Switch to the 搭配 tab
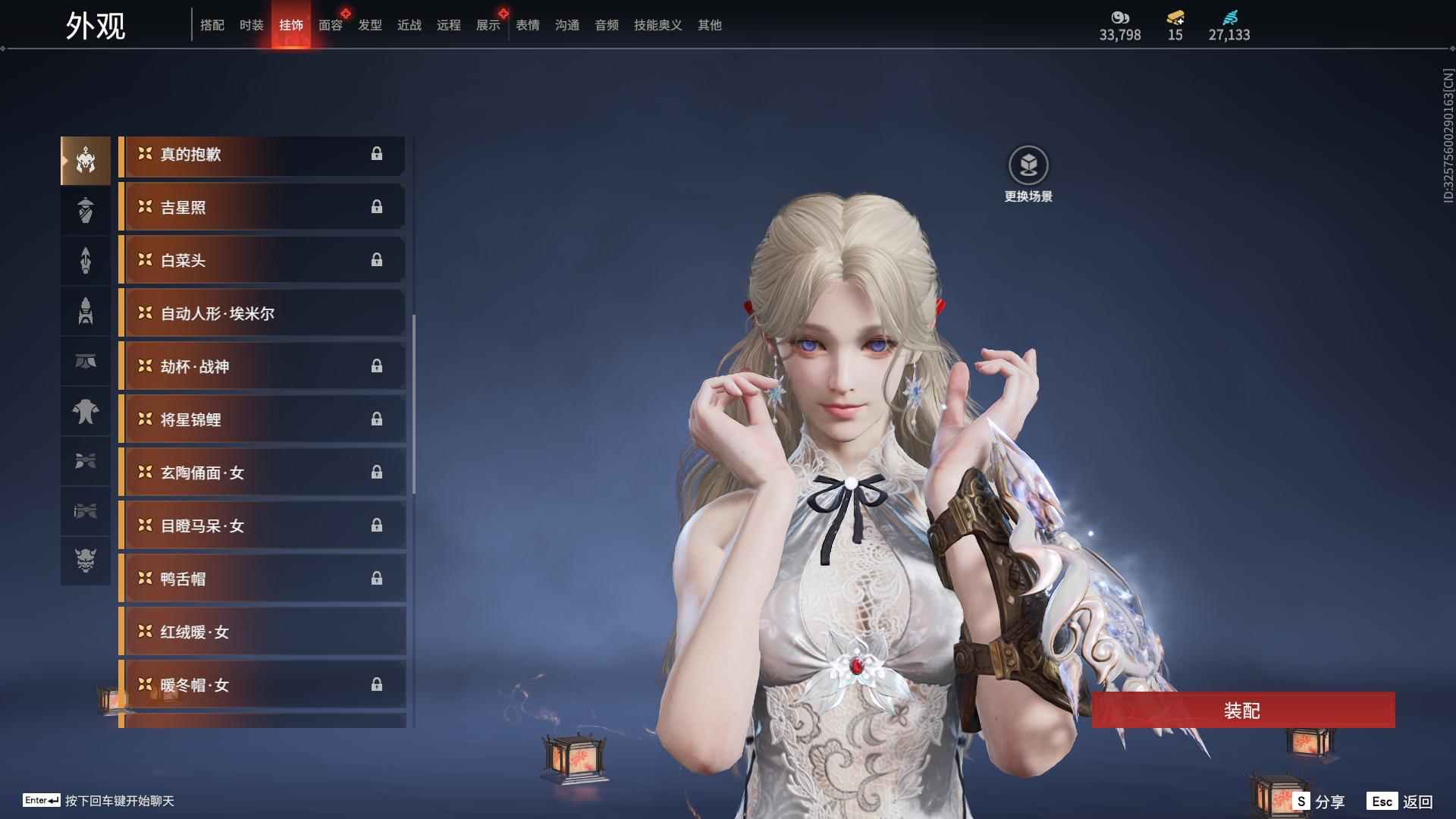 coord(212,25)
